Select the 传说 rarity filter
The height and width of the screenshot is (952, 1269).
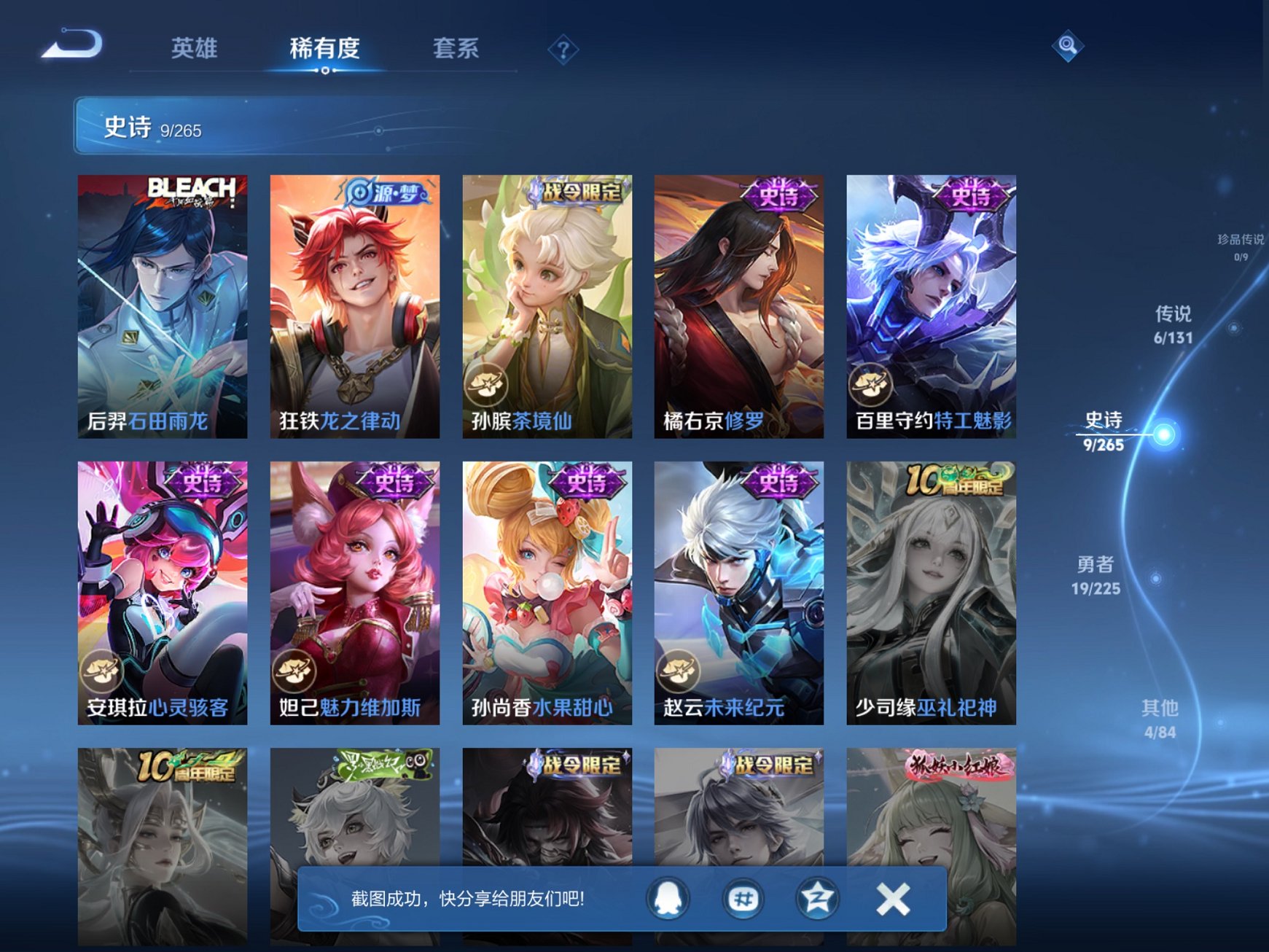click(x=1171, y=326)
